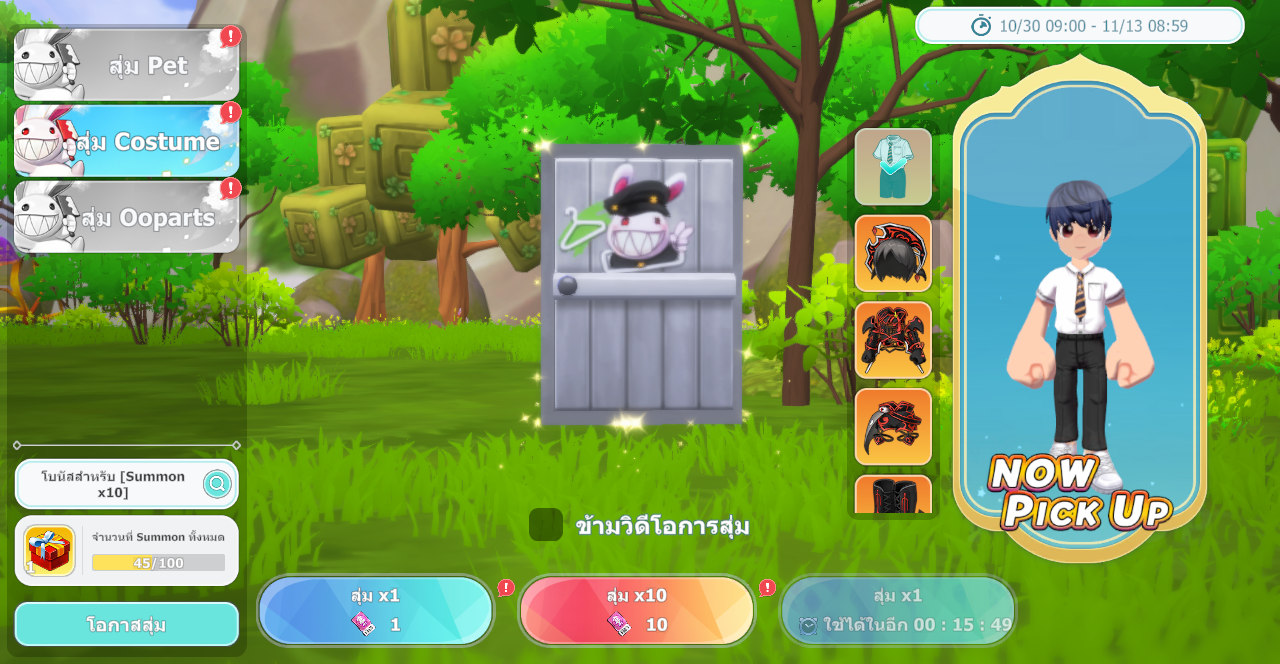
Task: Open the สุ่ม Ooparts tab
Action: pos(127,218)
